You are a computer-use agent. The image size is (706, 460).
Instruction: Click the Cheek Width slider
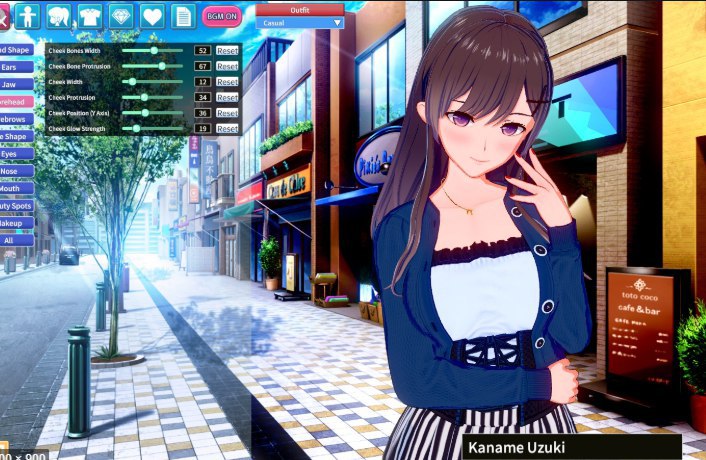click(x=152, y=82)
